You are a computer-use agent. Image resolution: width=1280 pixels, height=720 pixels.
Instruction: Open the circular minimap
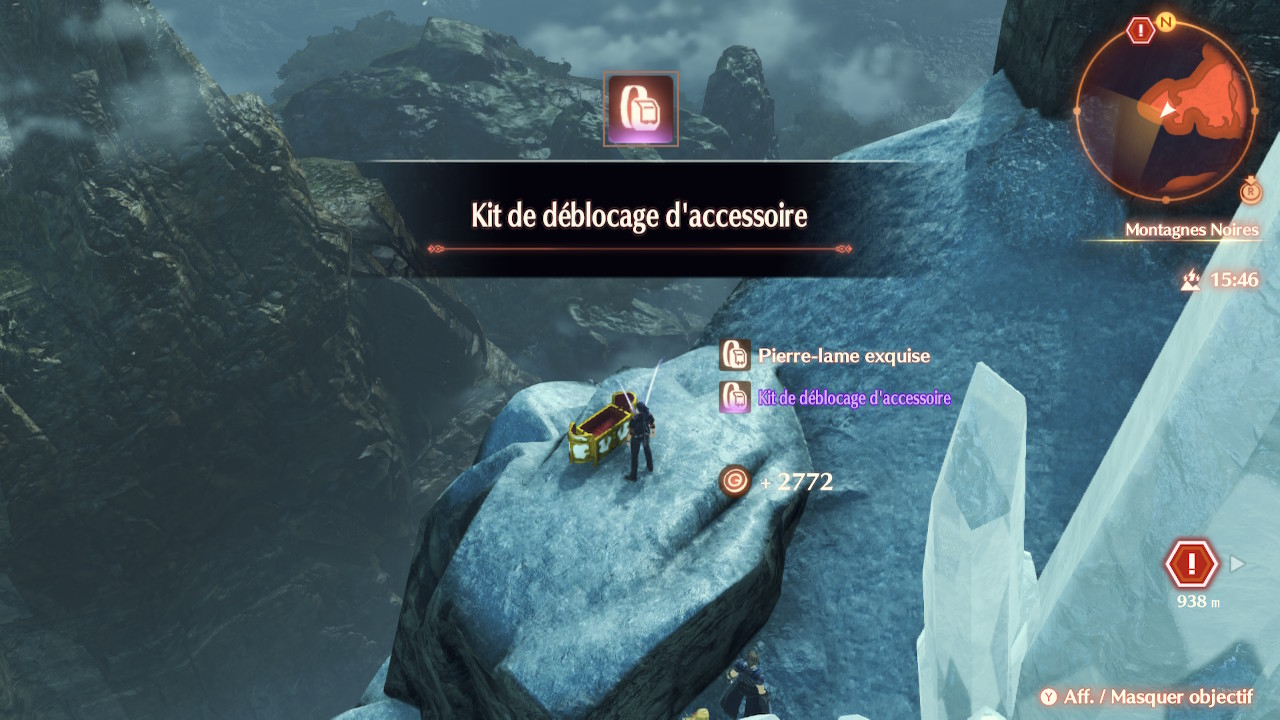click(x=1166, y=109)
